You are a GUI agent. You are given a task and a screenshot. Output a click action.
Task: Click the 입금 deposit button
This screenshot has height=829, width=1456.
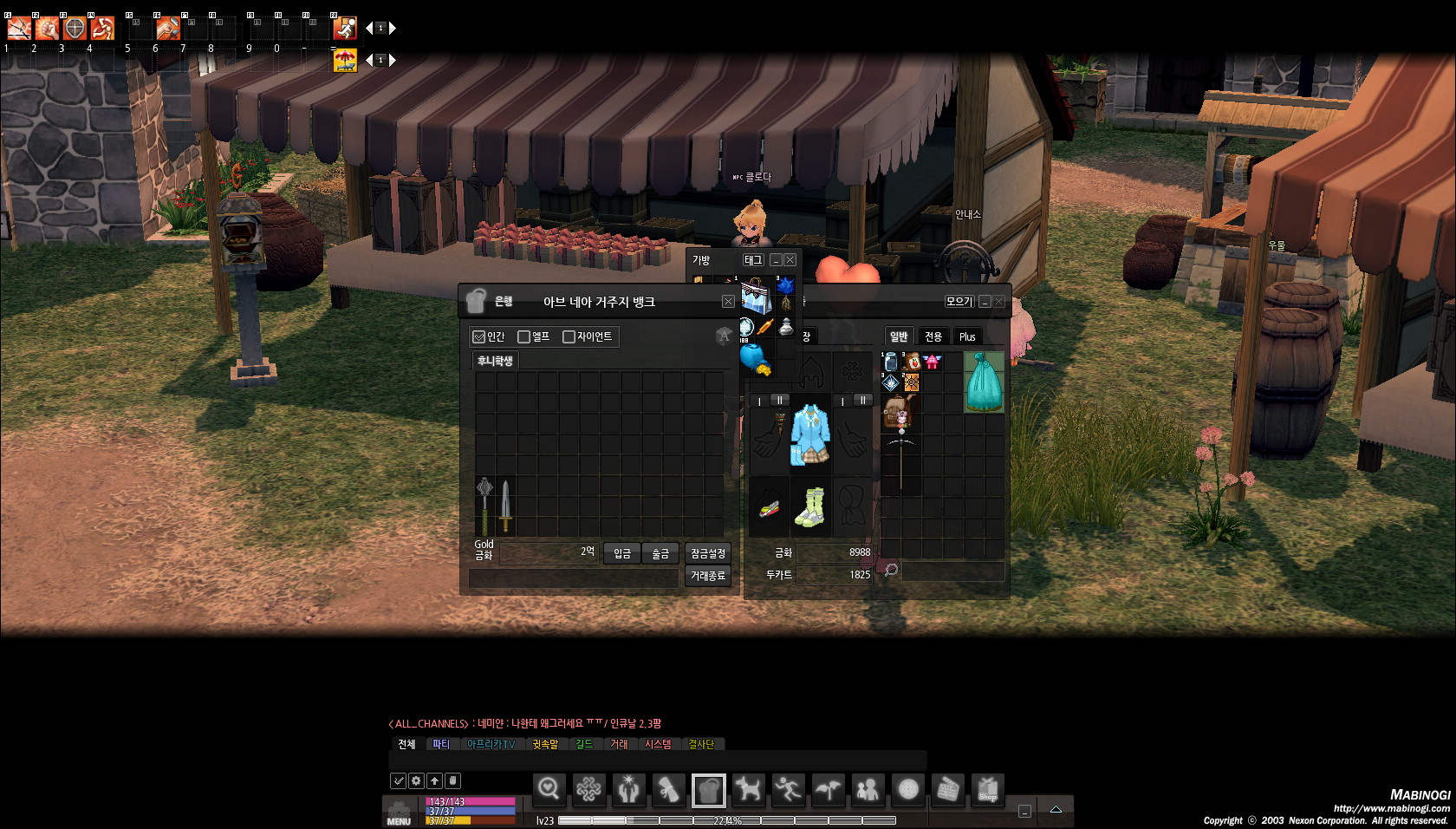point(622,553)
